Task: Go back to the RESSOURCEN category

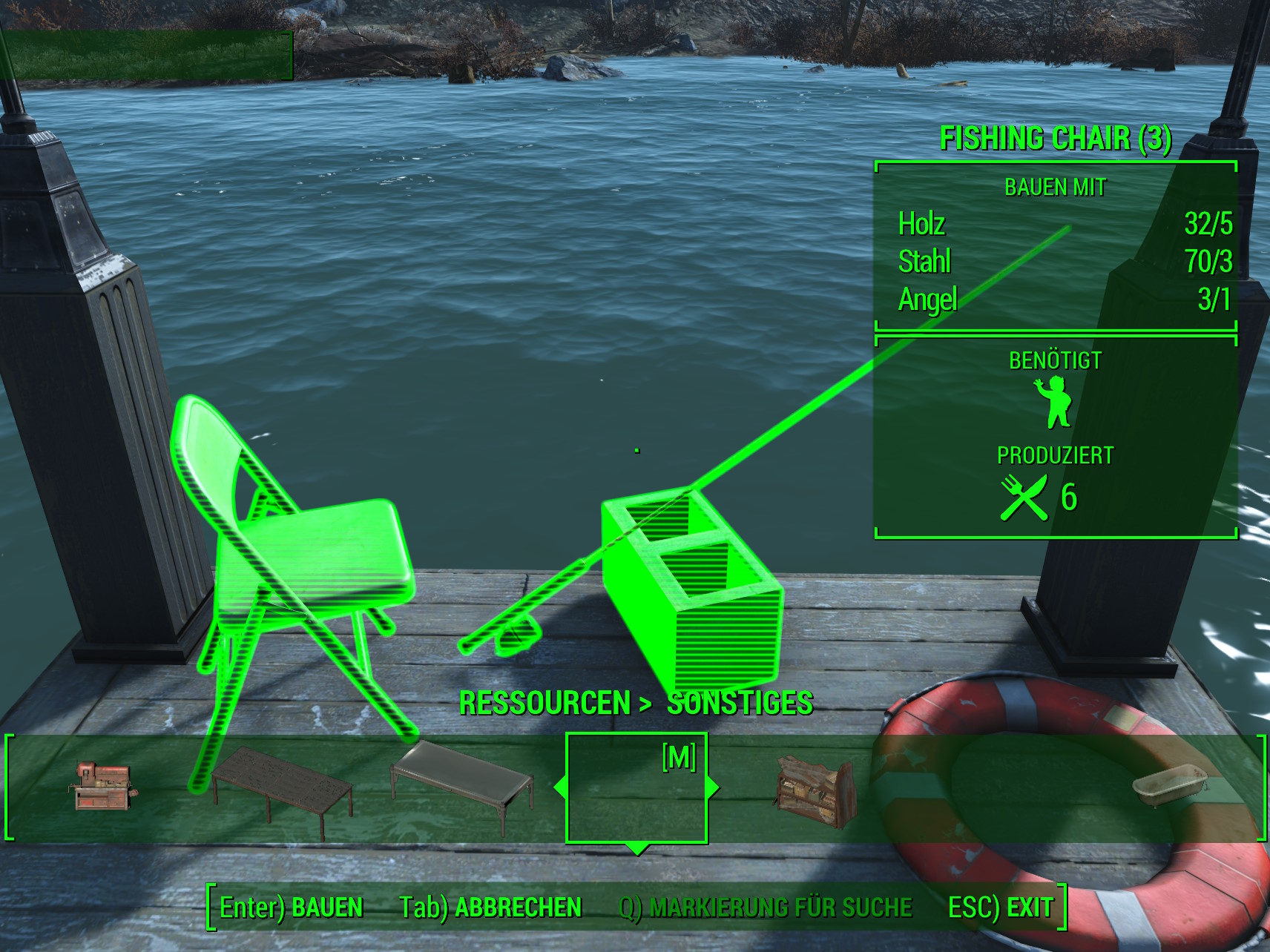Action: pyautogui.click(x=544, y=703)
